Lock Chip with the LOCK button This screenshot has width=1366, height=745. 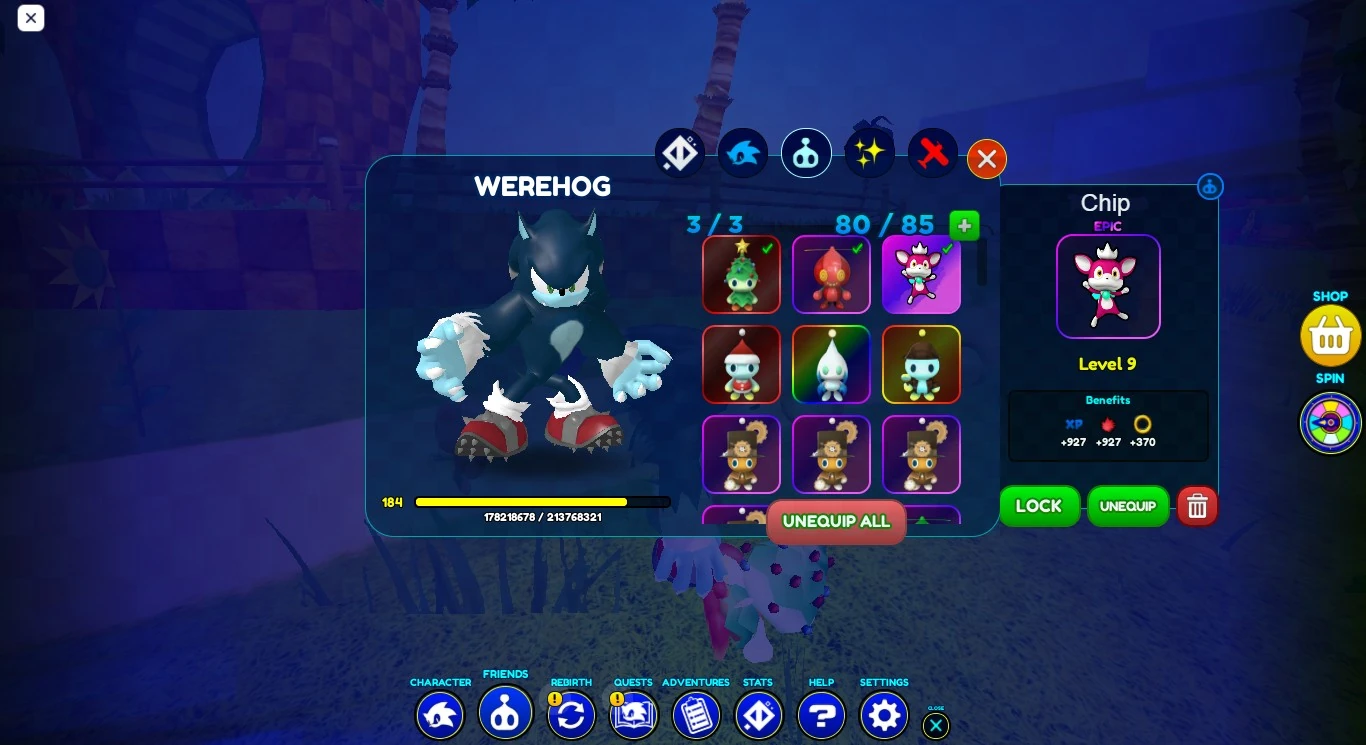coord(1039,506)
